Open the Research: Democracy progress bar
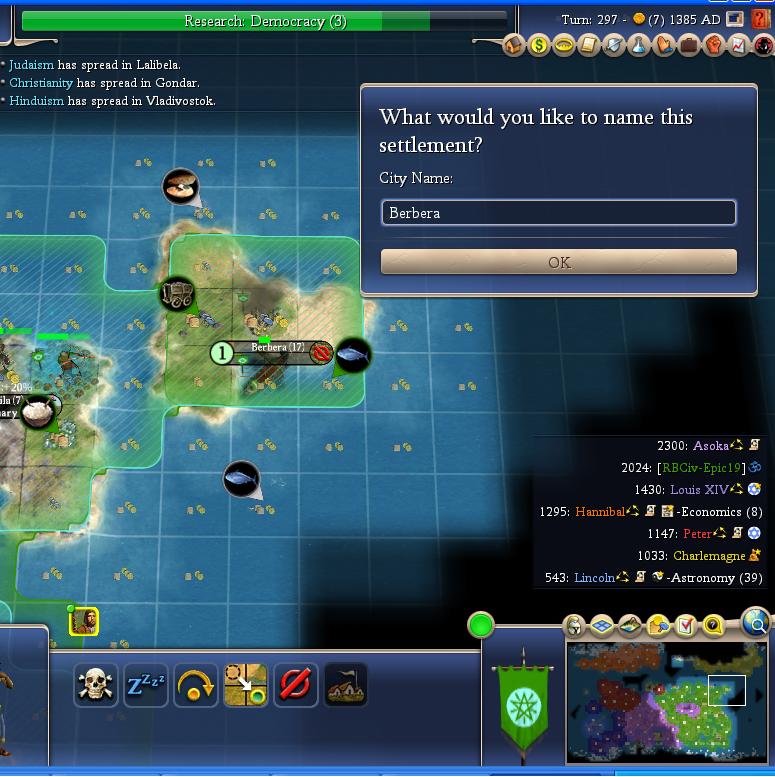This screenshot has width=775, height=777. point(265,21)
